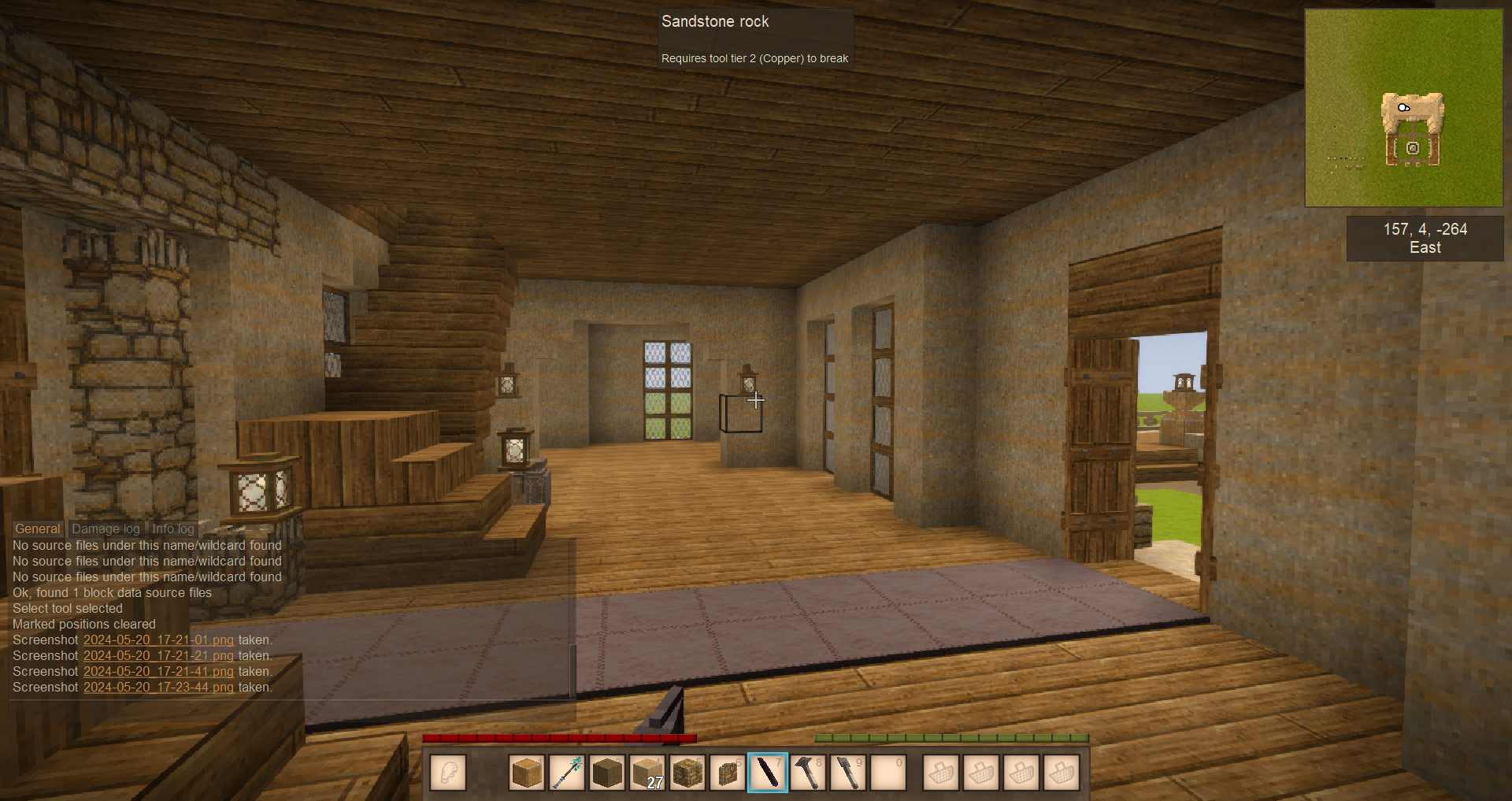
Task: Select the highlighted black stick in slot 7
Action: (768, 773)
